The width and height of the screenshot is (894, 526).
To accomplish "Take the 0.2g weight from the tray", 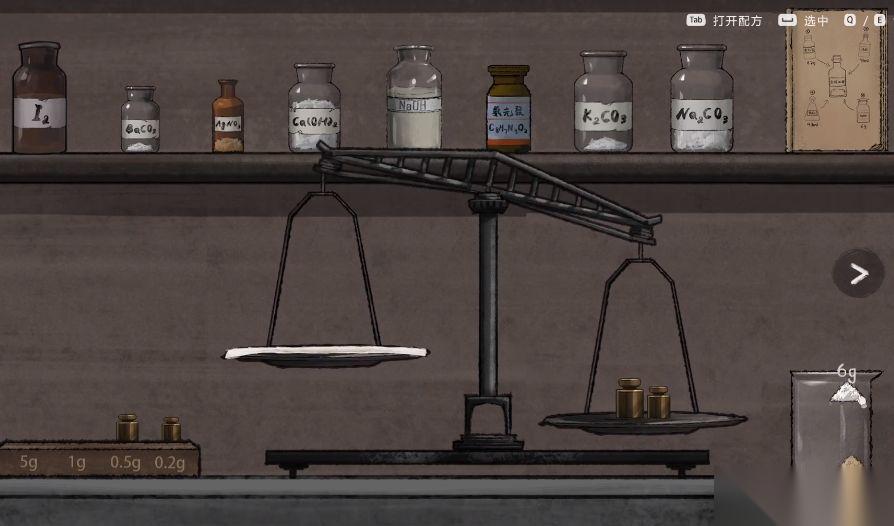I will (x=172, y=430).
